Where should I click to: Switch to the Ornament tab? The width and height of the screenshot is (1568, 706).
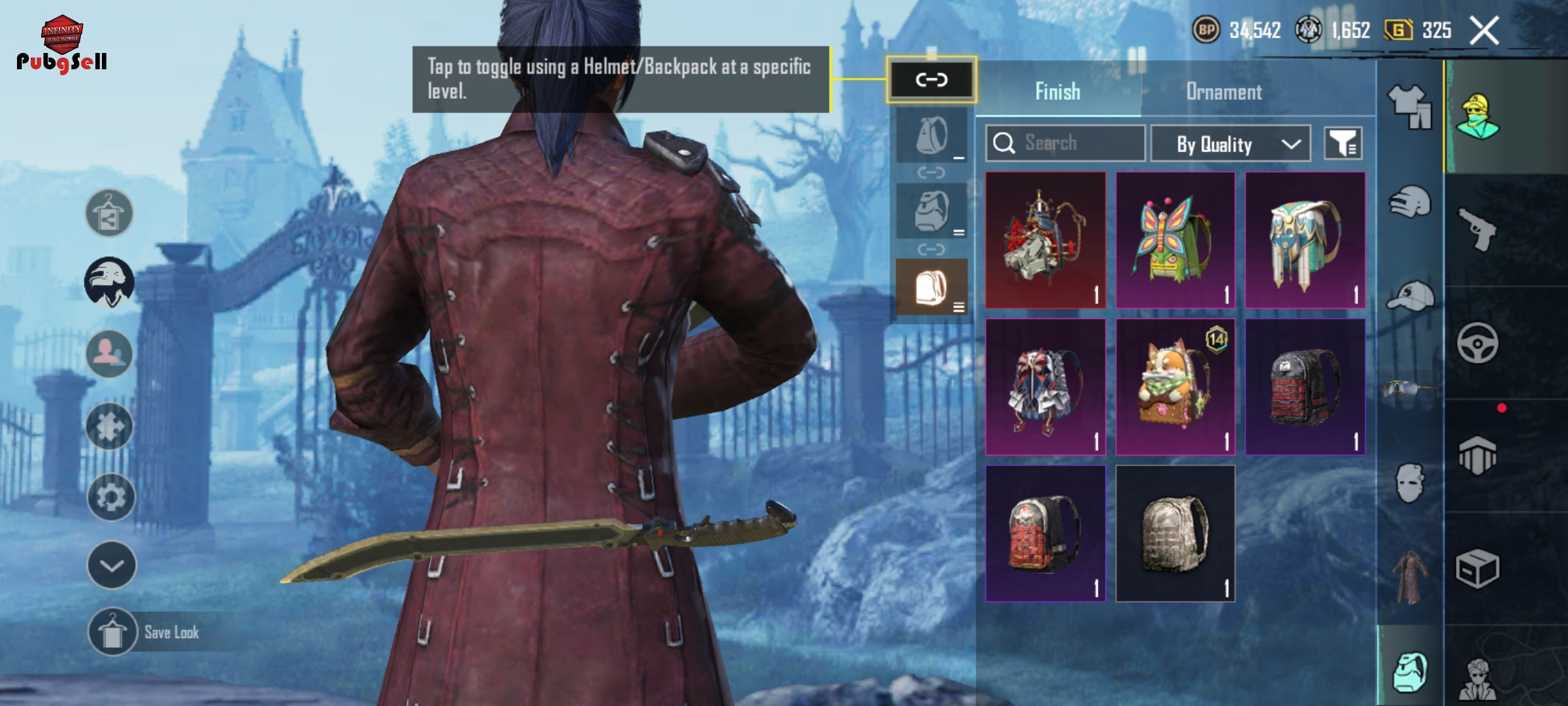1224,92
